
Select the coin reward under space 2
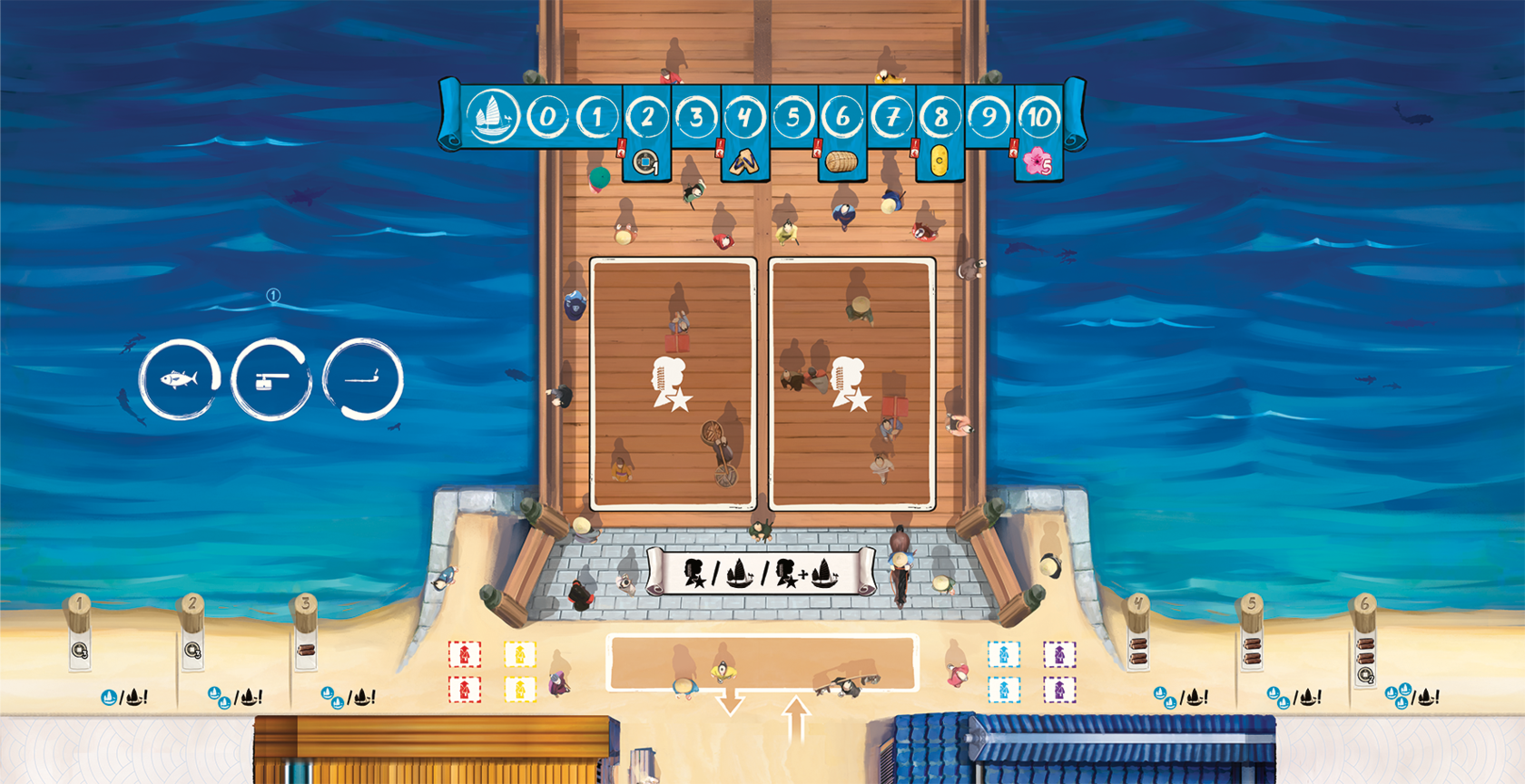point(645,162)
